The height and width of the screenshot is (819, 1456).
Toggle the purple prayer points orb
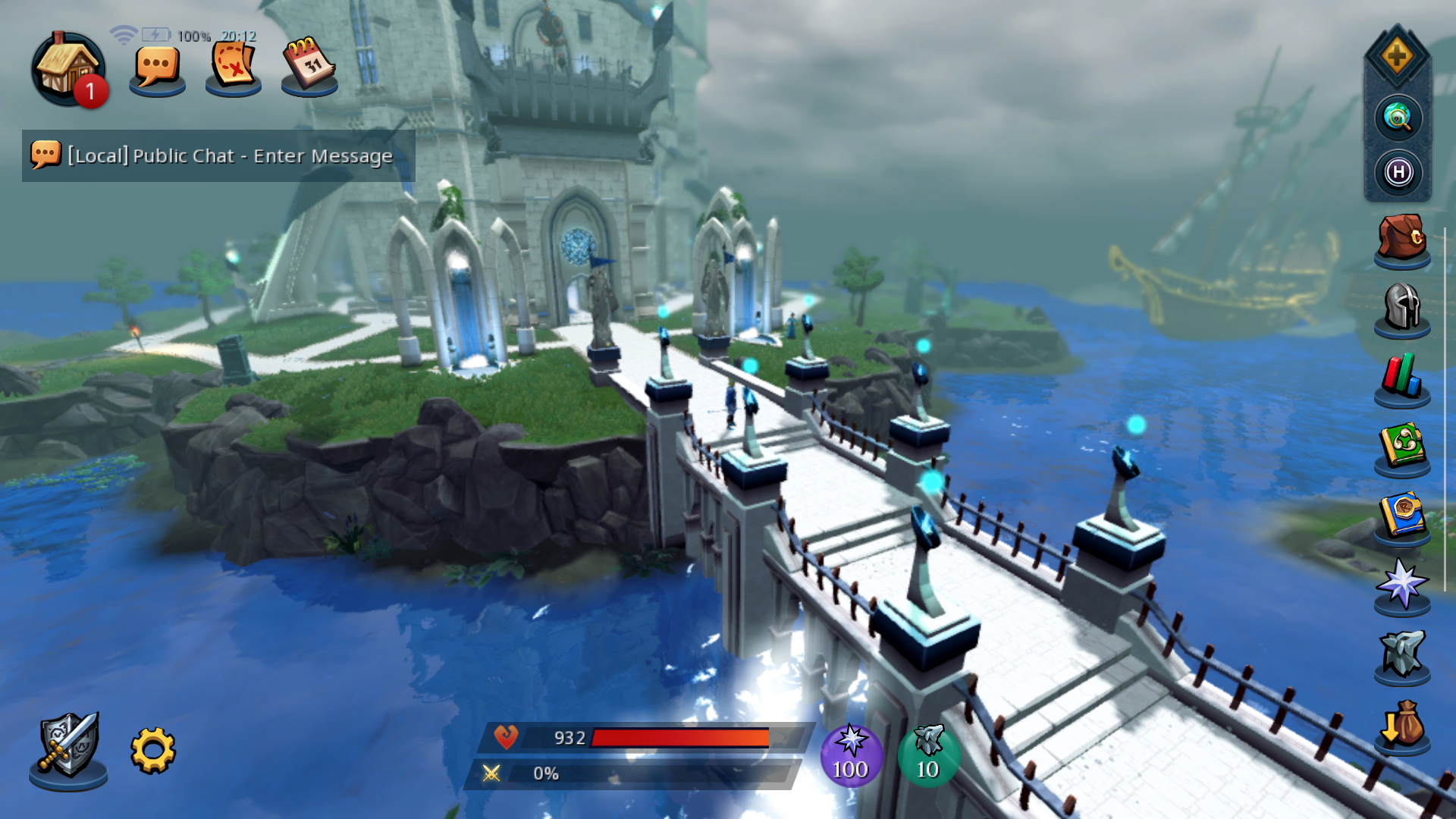tap(851, 756)
